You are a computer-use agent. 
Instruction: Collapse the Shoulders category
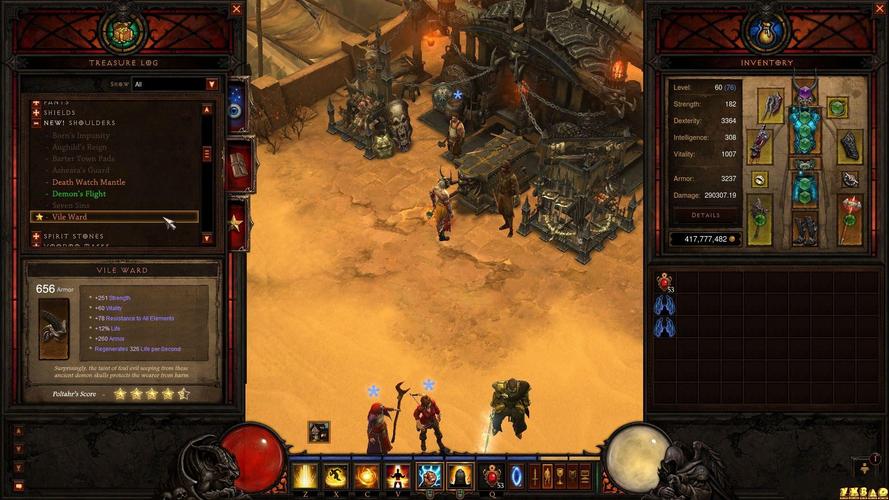click(x=37, y=122)
